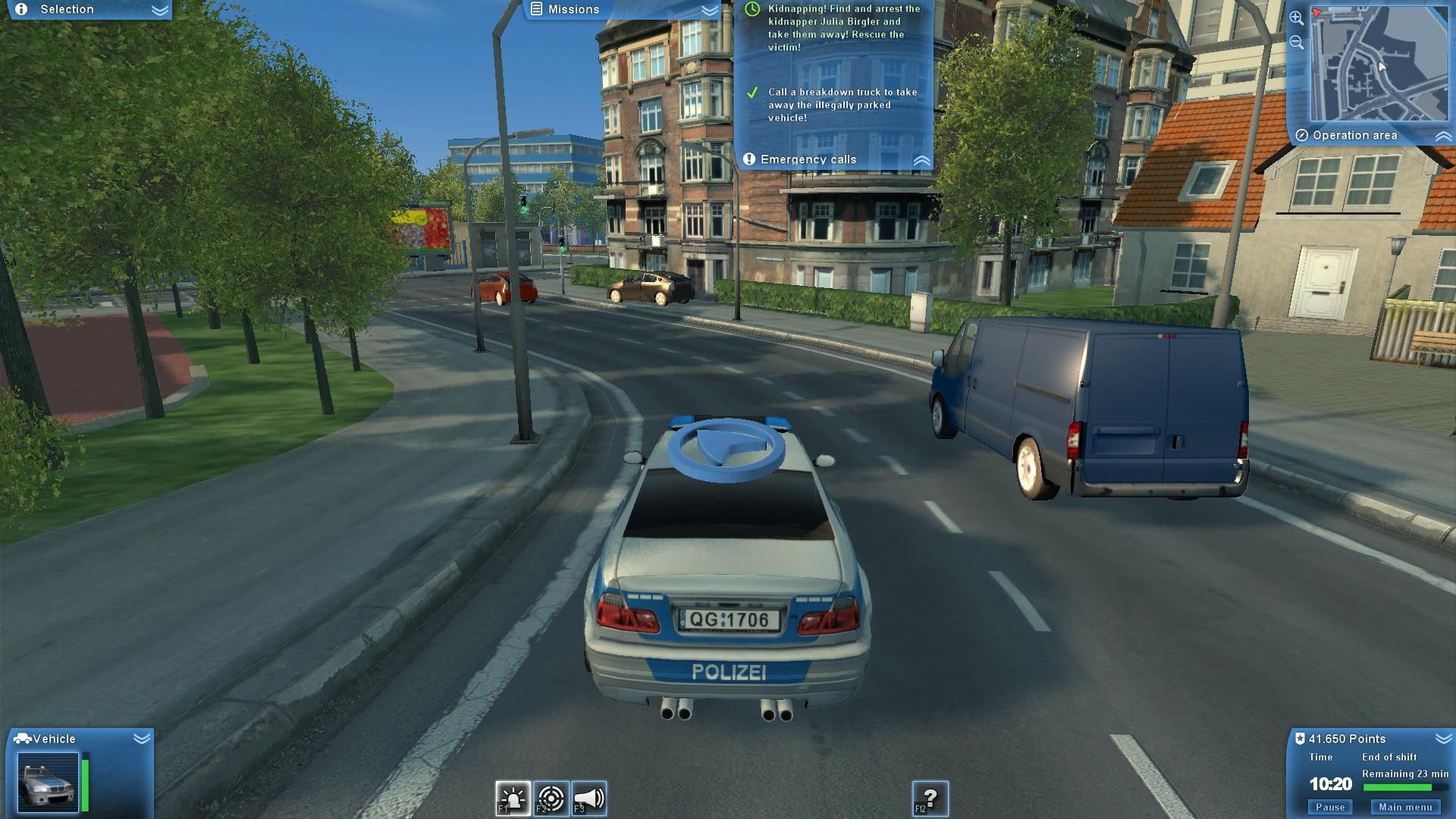Image resolution: width=1456 pixels, height=819 pixels.
Task: Open the Main menu
Action: point(1405,807)
